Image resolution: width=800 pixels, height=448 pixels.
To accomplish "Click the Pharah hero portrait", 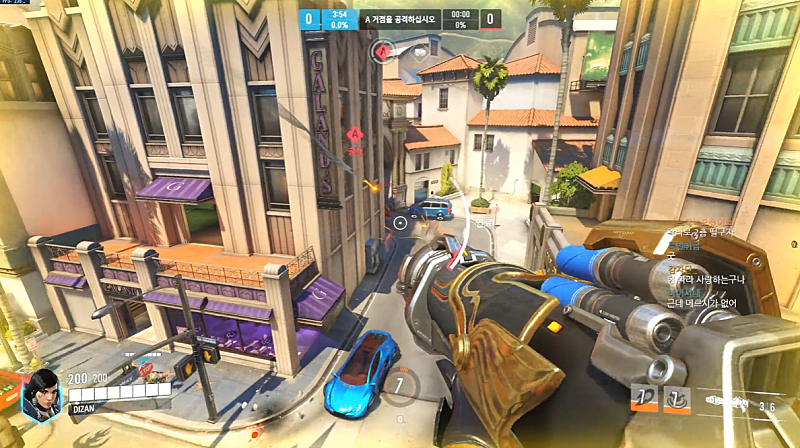I will click(x=41, y=392).
